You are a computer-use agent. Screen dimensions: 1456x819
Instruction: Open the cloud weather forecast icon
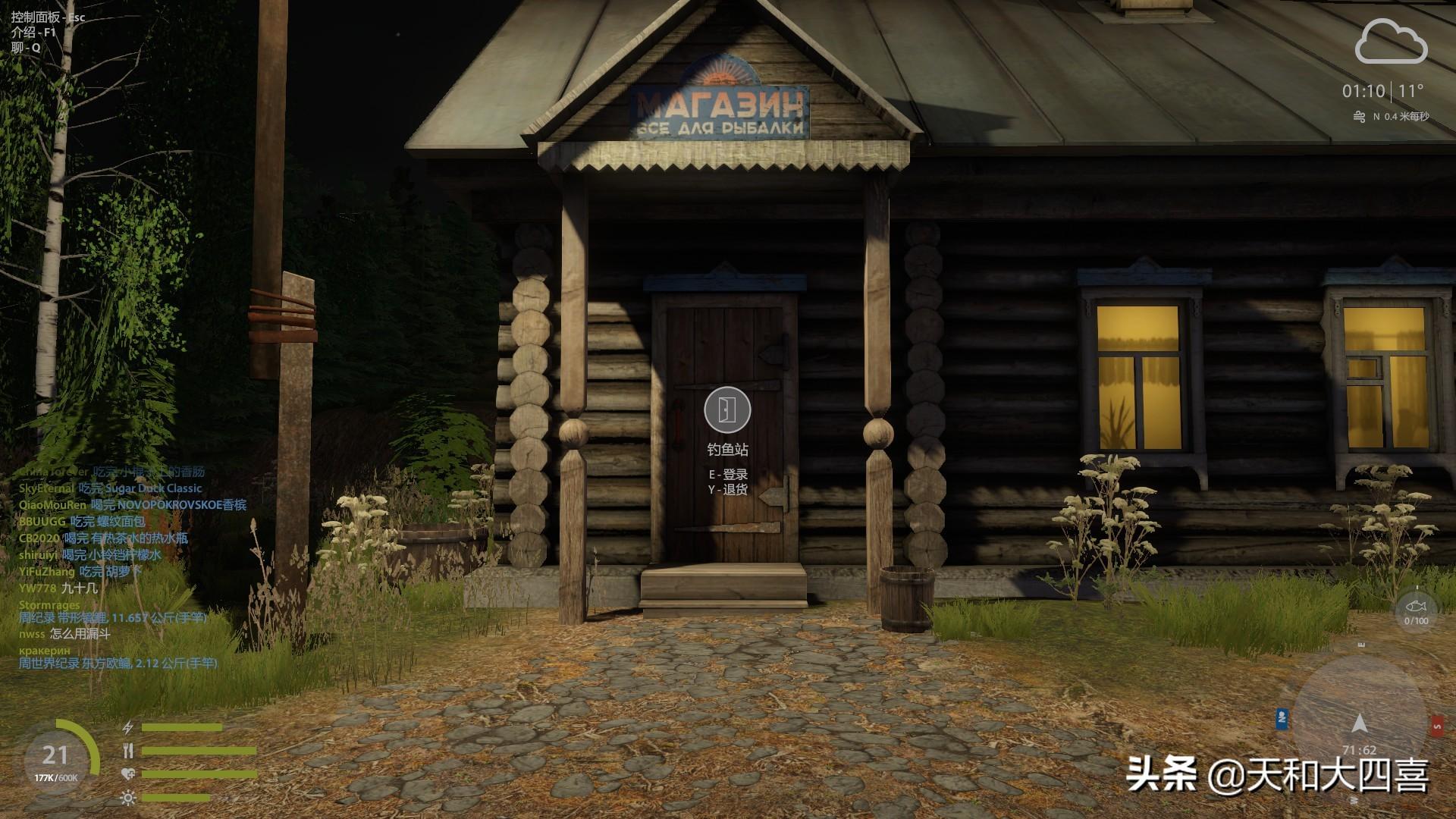pyautogui.click(x=1391, y=42)
